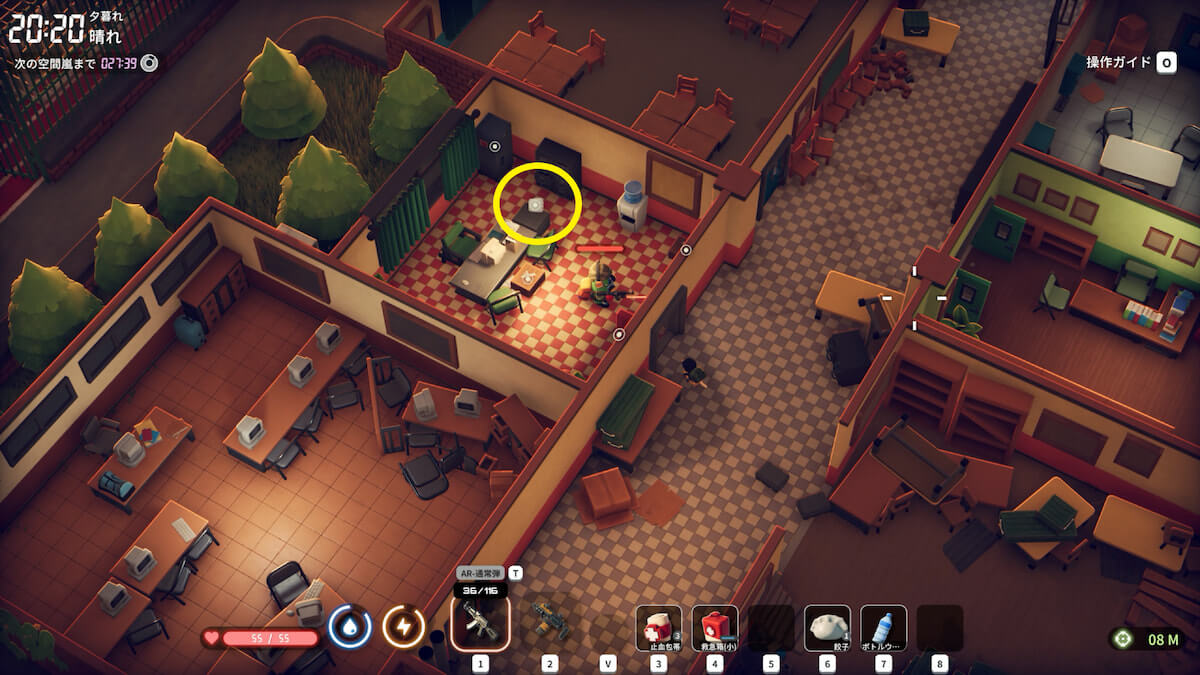The image size is (1200, 675).
Task: Switch to the secondary gun in slot 2
Action: point(550,622)
